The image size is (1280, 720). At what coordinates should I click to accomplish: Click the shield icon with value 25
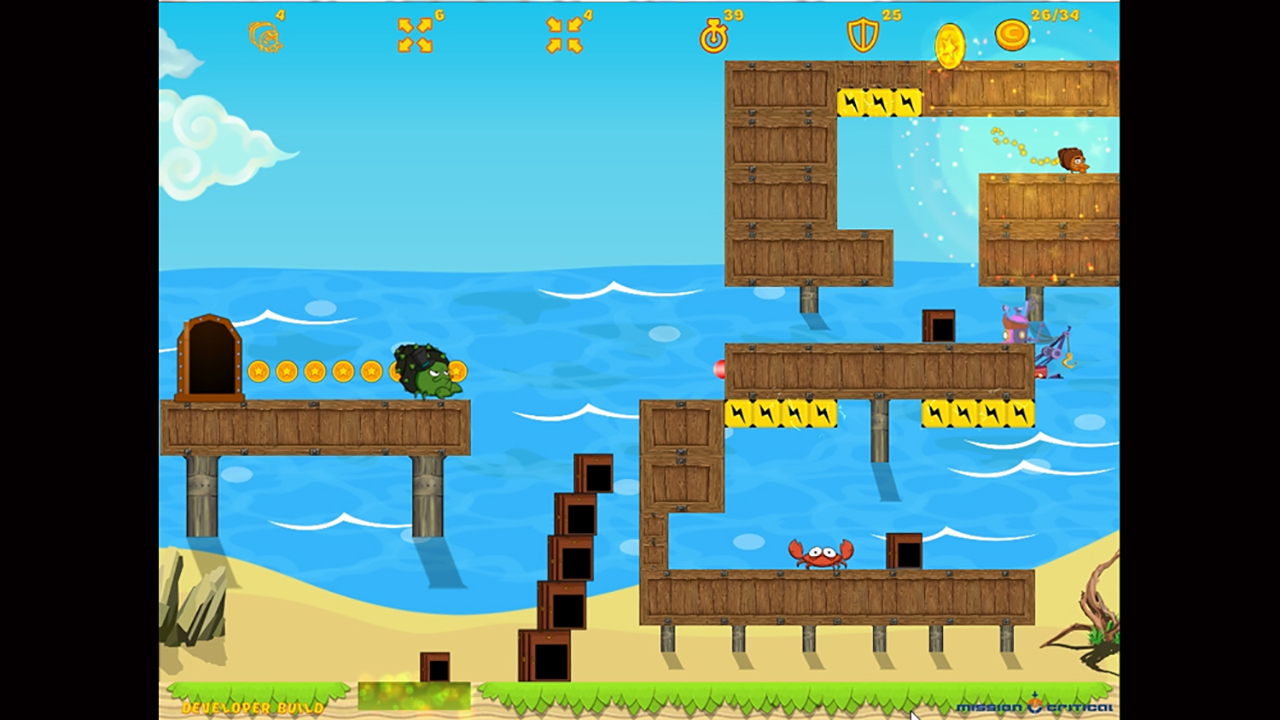pyautogui.click(x=862, y=37)
